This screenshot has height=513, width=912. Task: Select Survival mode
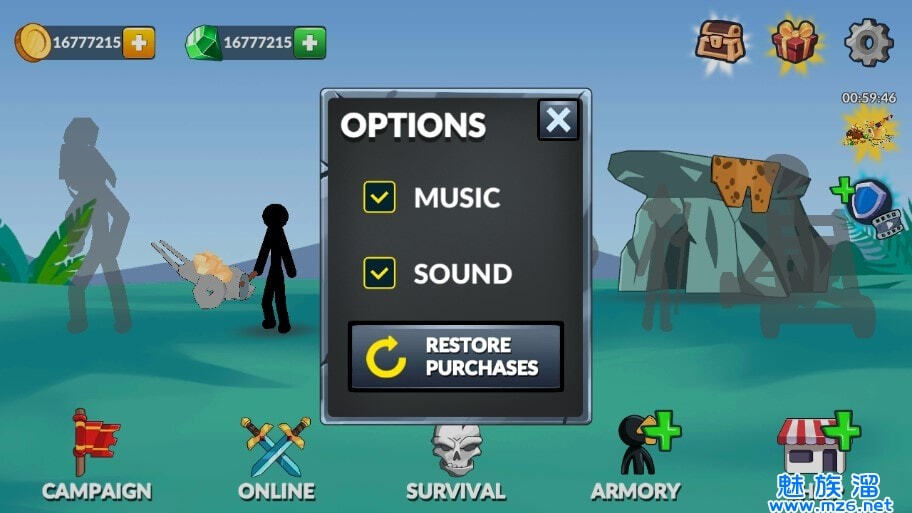456,456
